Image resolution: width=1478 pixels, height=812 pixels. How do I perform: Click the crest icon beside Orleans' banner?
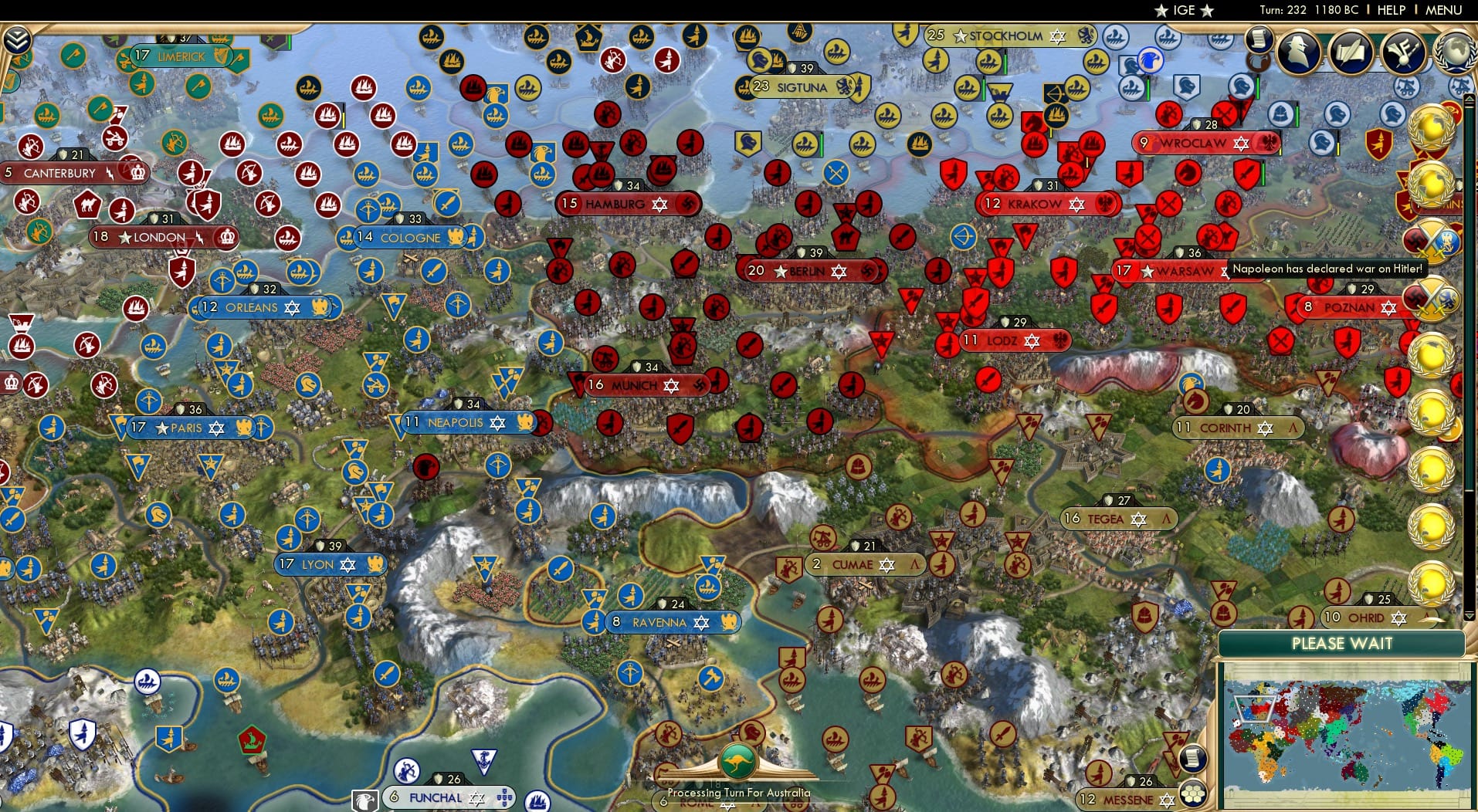pyautogui.click(x=320, y=306)
